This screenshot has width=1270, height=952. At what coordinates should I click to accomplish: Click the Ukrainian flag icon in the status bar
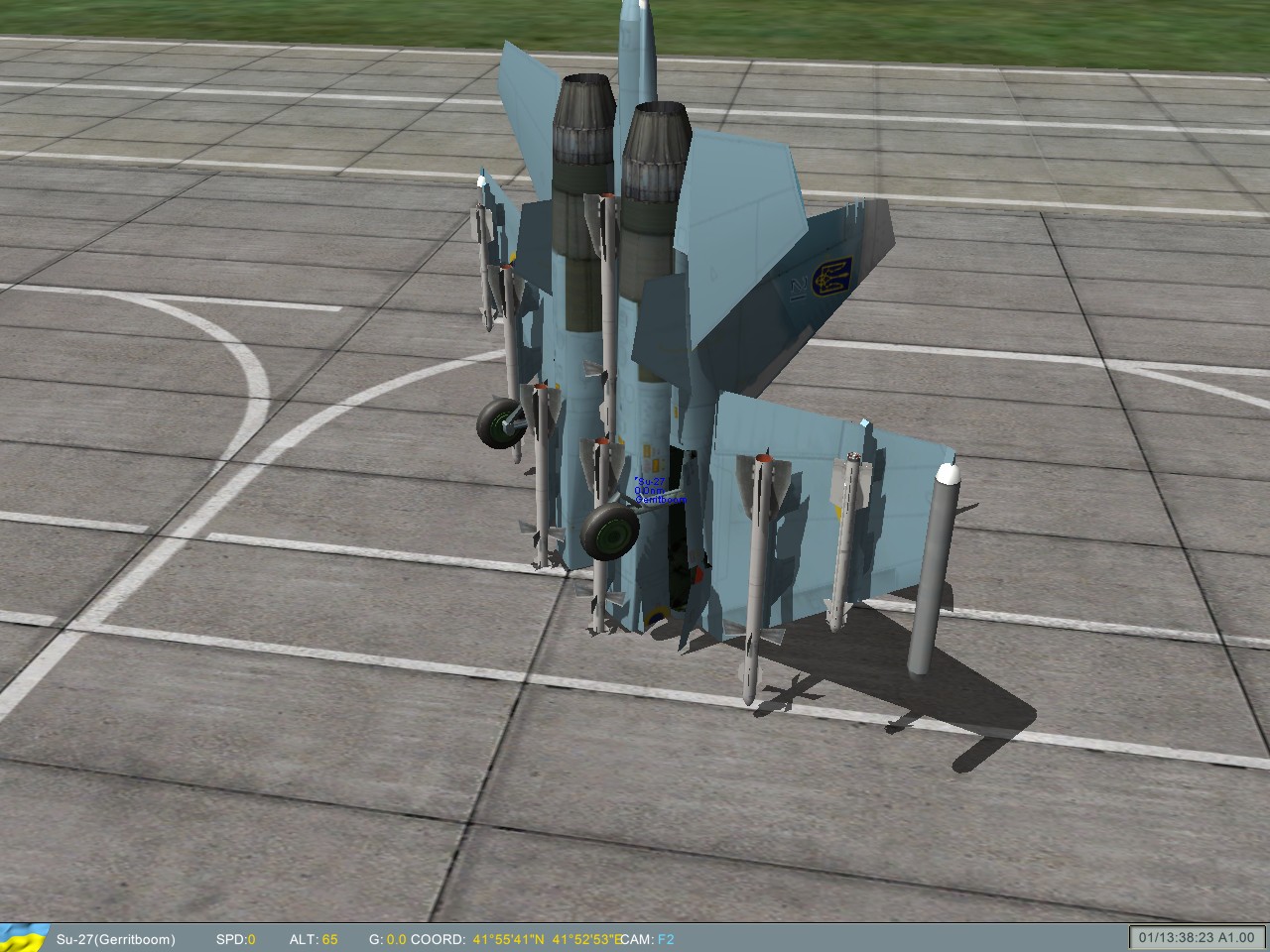[x=25, y=939]
